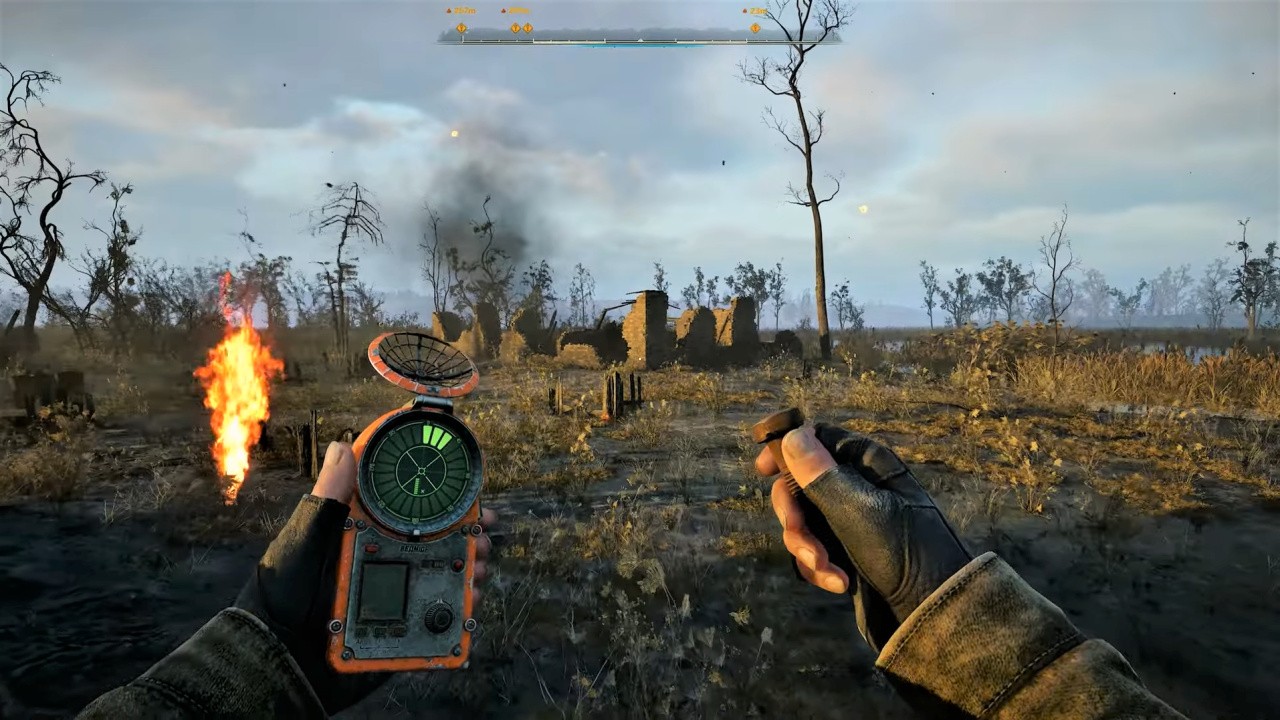
Task: Click the center tick on the compass bar
Action: click(x=640, y=40)
